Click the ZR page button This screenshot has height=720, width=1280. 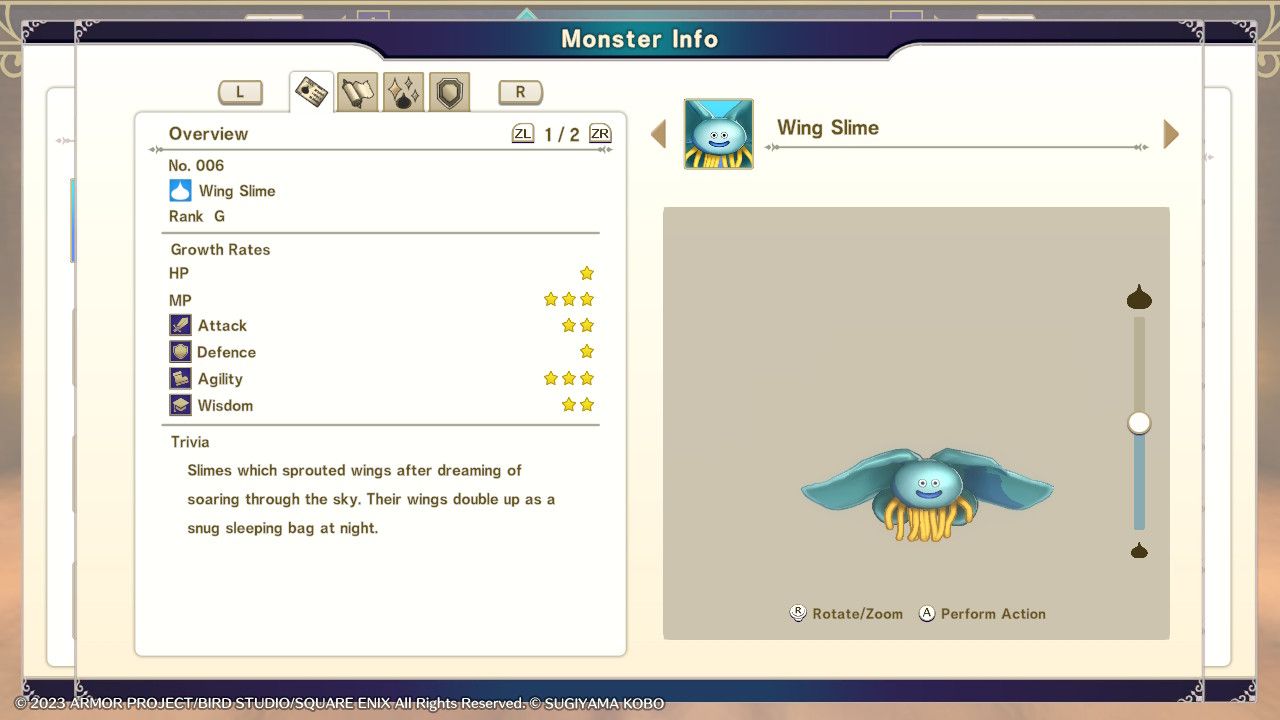click(x=599, y=132)
